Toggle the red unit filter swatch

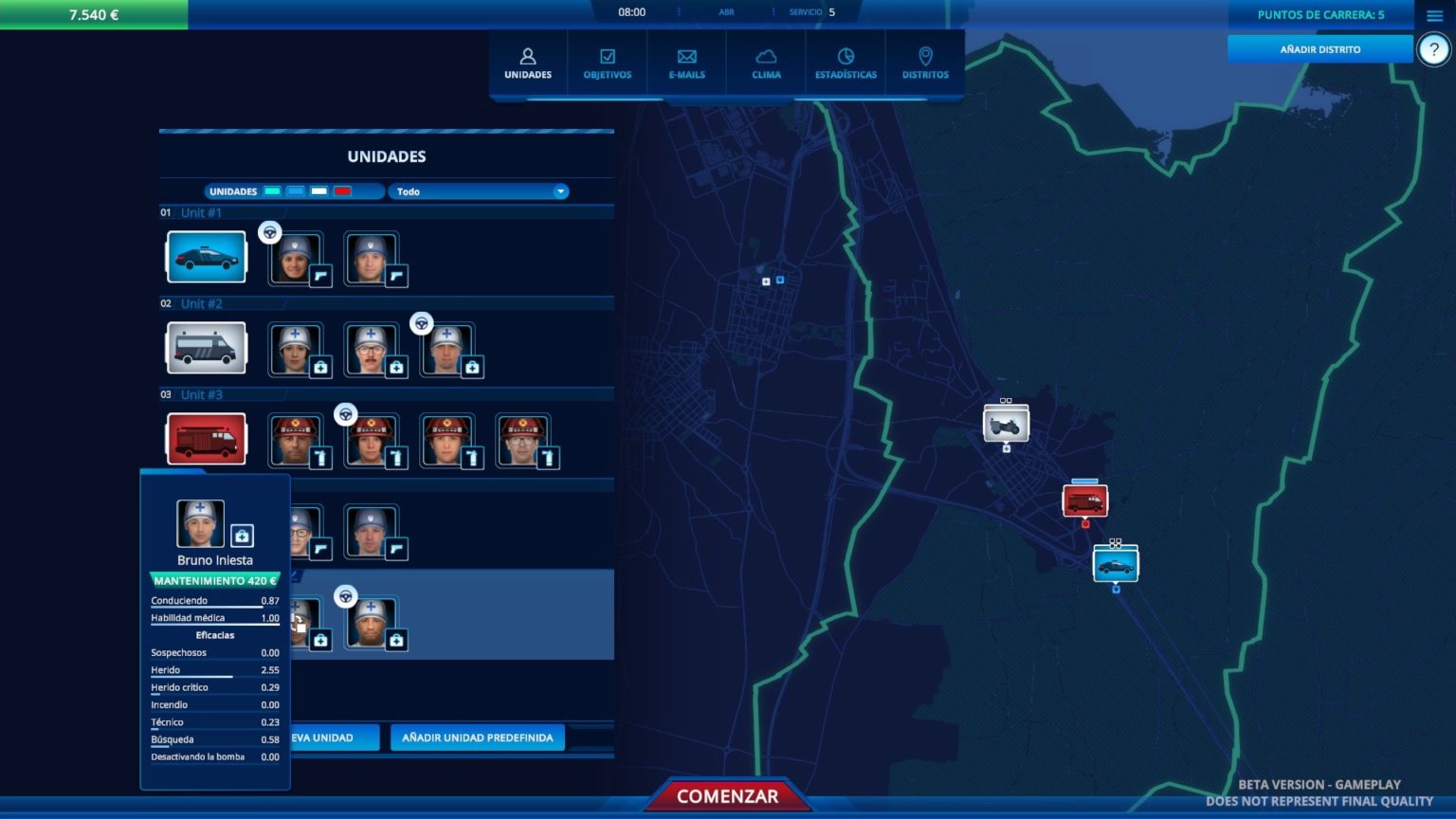click(x=343, y=191)
